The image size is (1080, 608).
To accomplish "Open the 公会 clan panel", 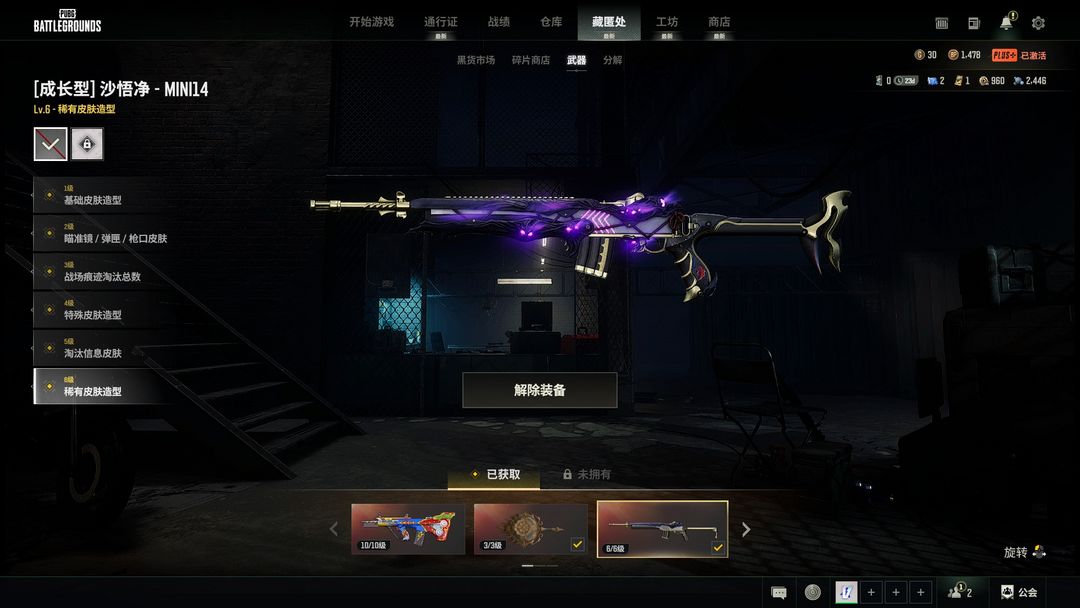I will click(1019, 592).
